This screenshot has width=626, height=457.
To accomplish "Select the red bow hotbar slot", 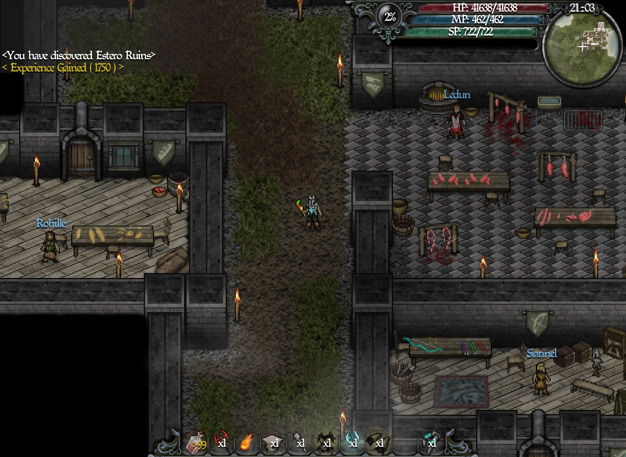I will click(x=219, y=441).
